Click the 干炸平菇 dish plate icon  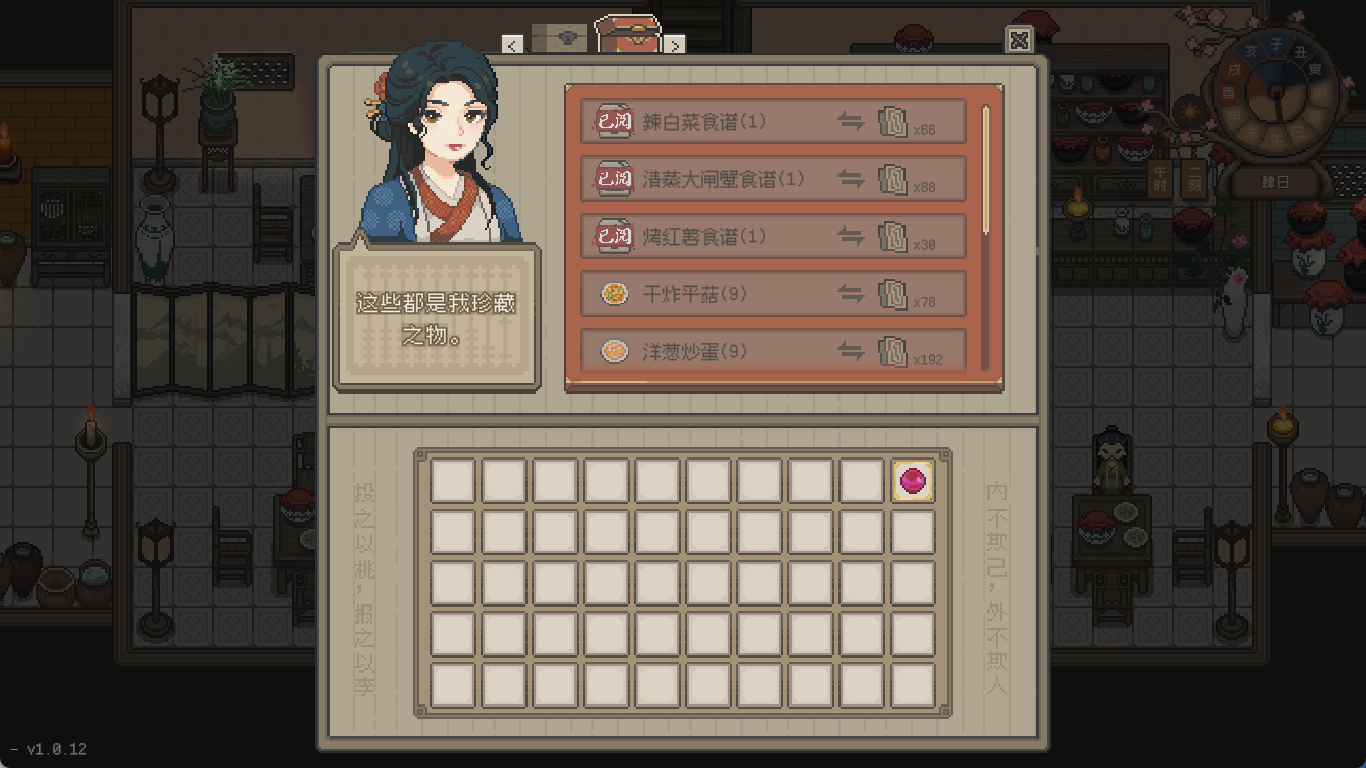(613, 294)
